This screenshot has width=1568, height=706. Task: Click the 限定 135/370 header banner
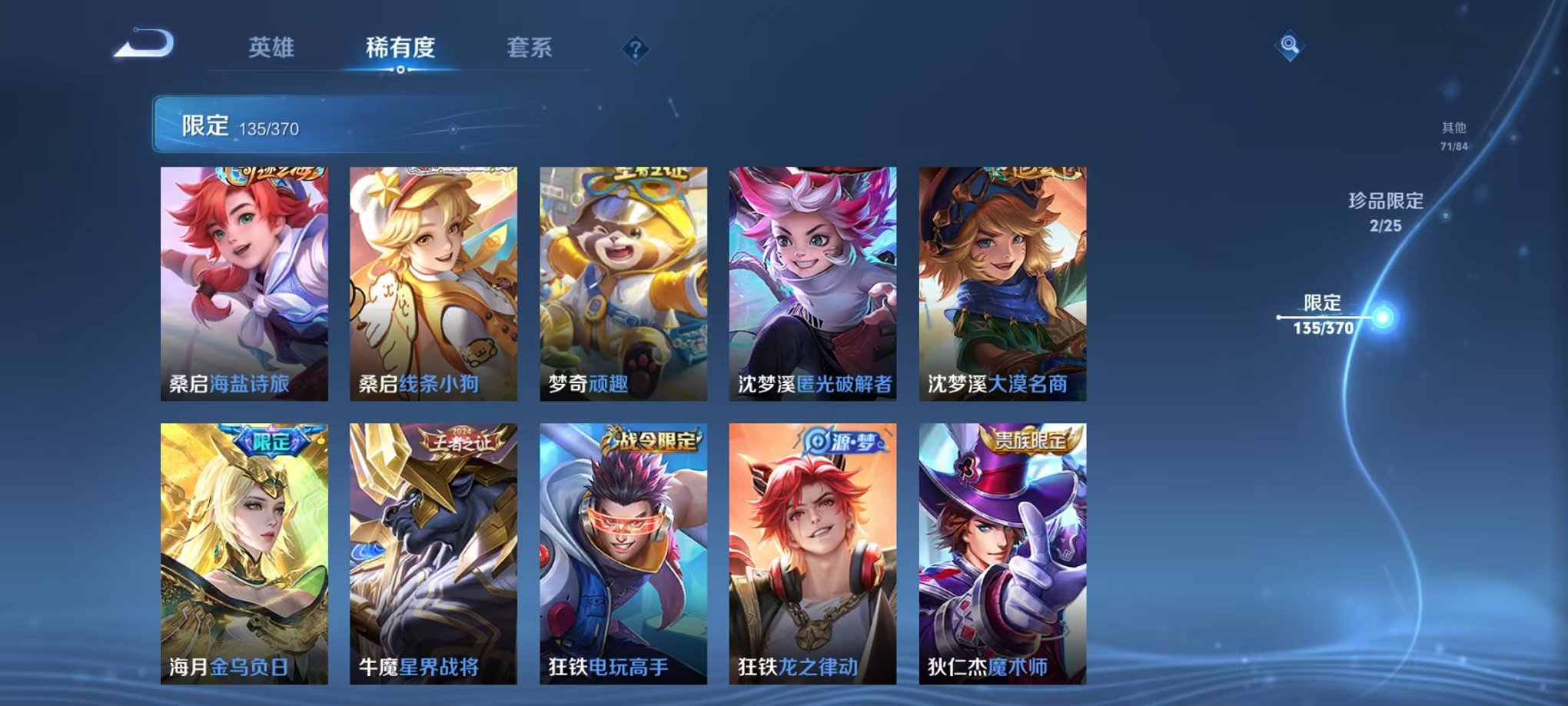[231, 125]
